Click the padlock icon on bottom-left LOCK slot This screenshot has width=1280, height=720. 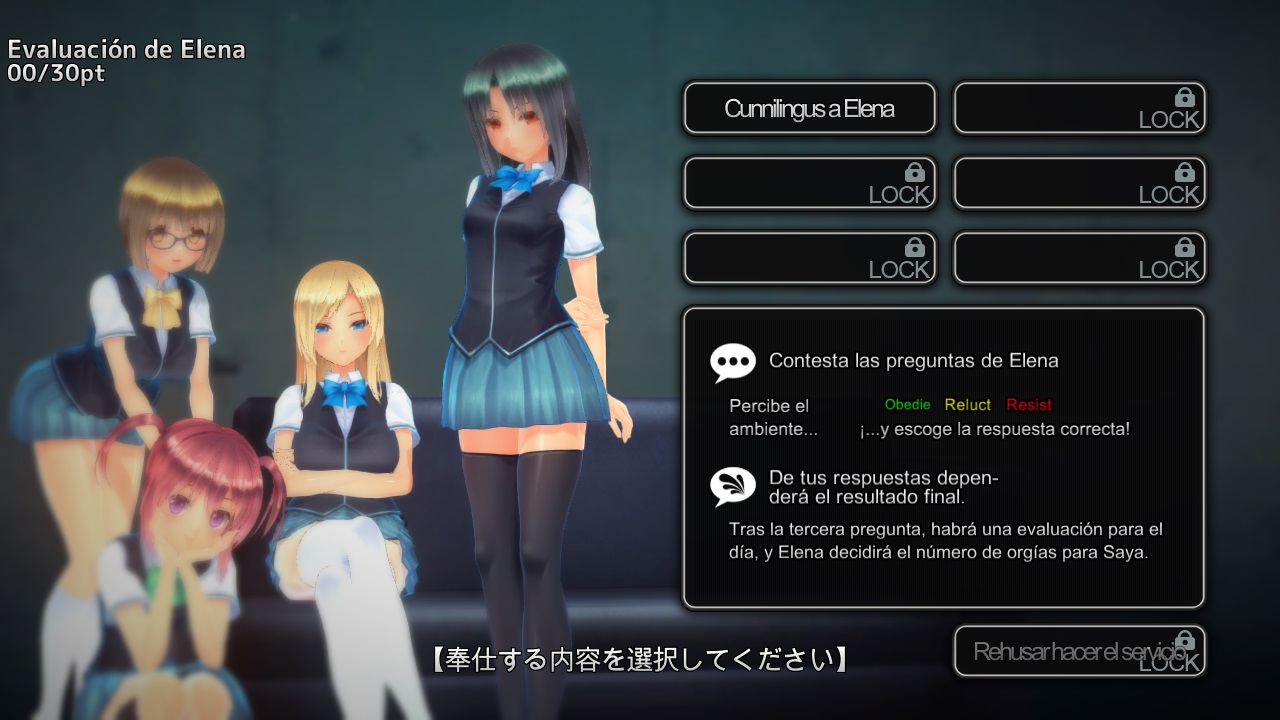pyautogui.click(x=913, y=245)
